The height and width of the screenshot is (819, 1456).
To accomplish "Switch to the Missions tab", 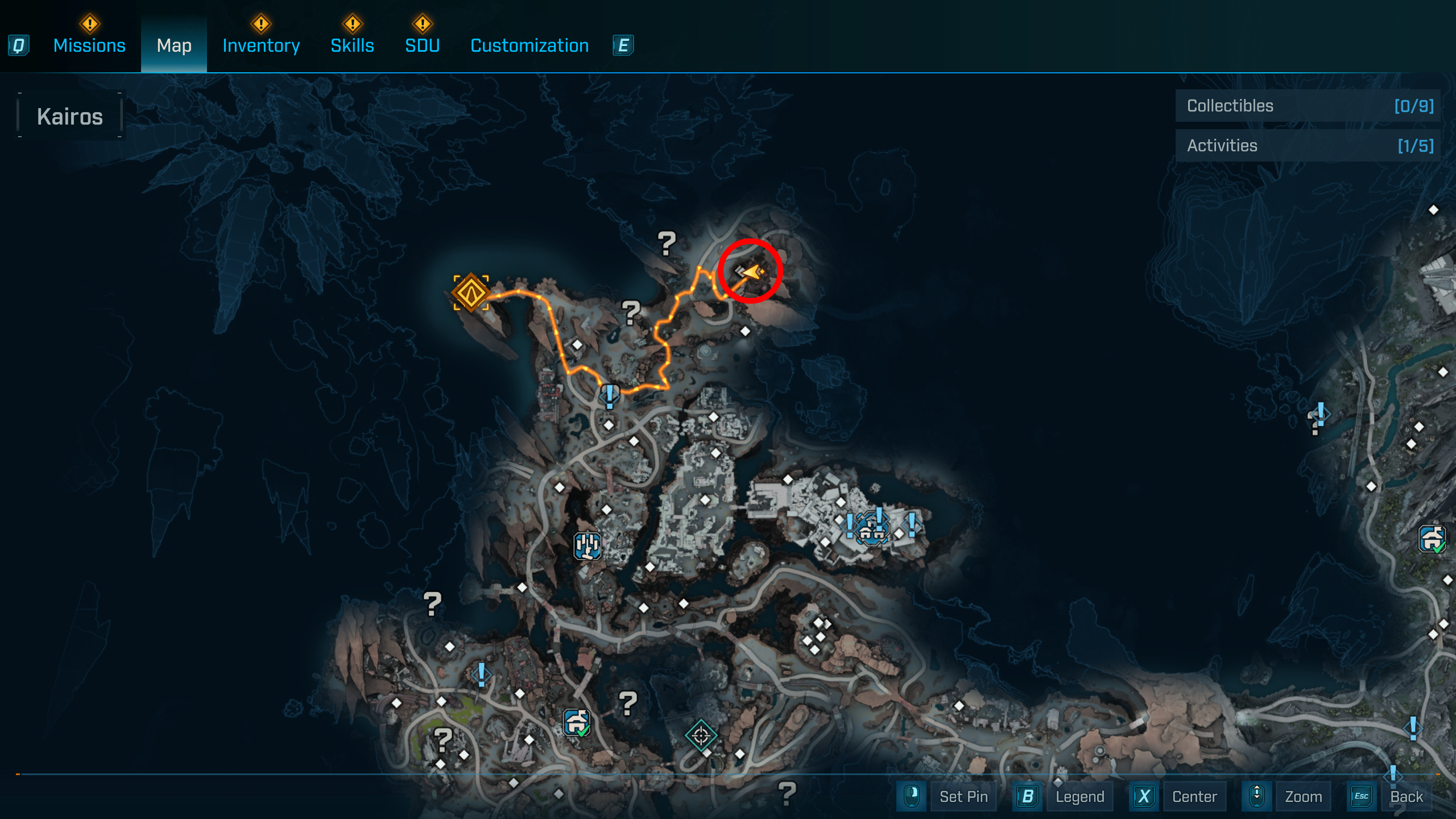I will pyautogui.click(x=89, y=45).
